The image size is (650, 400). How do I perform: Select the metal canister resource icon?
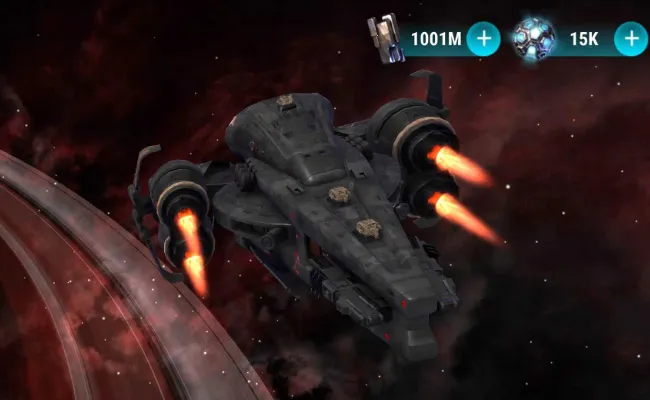click(383, 38)
